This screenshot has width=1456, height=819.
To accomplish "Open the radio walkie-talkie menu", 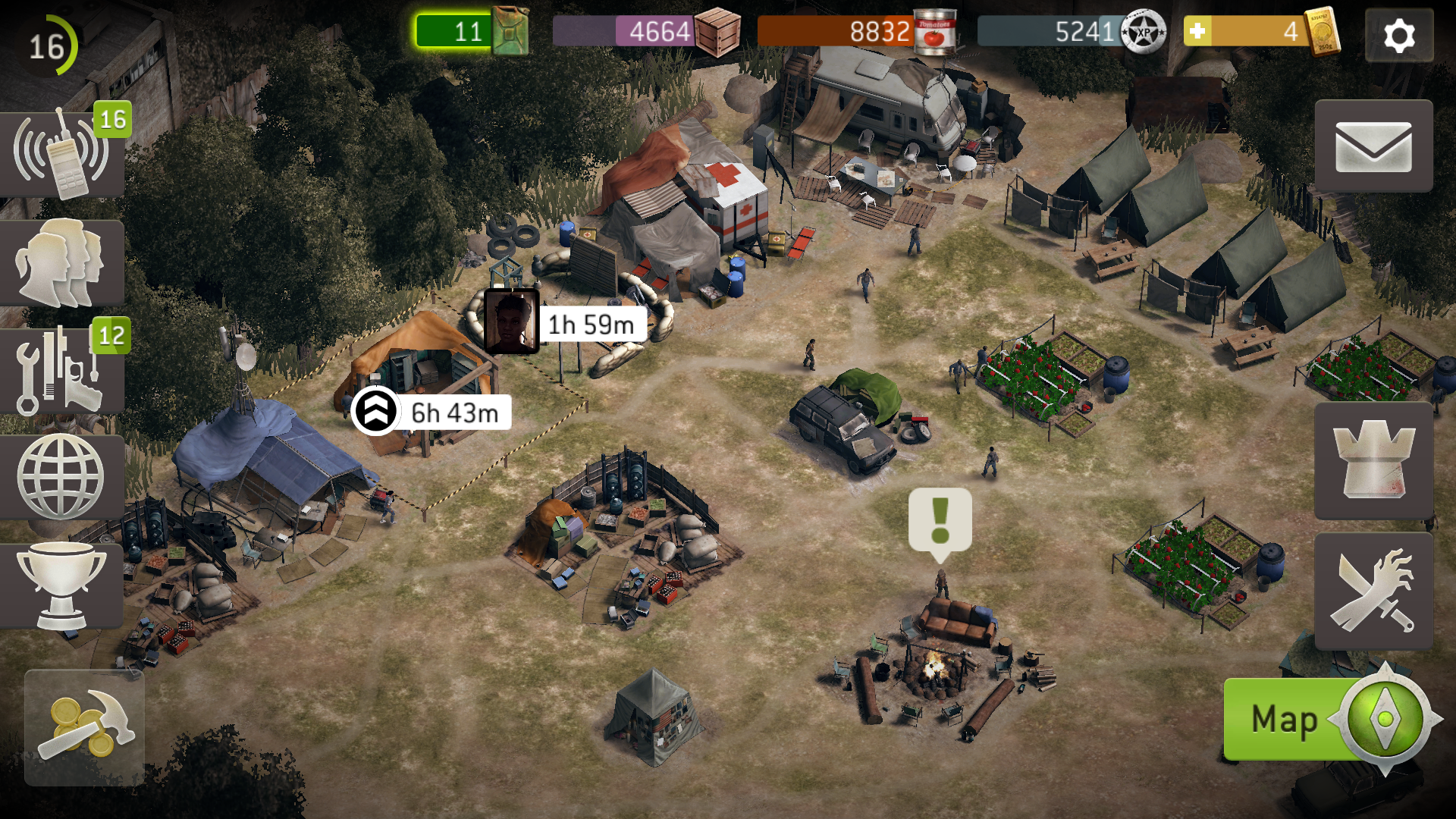I will (61, 153).
